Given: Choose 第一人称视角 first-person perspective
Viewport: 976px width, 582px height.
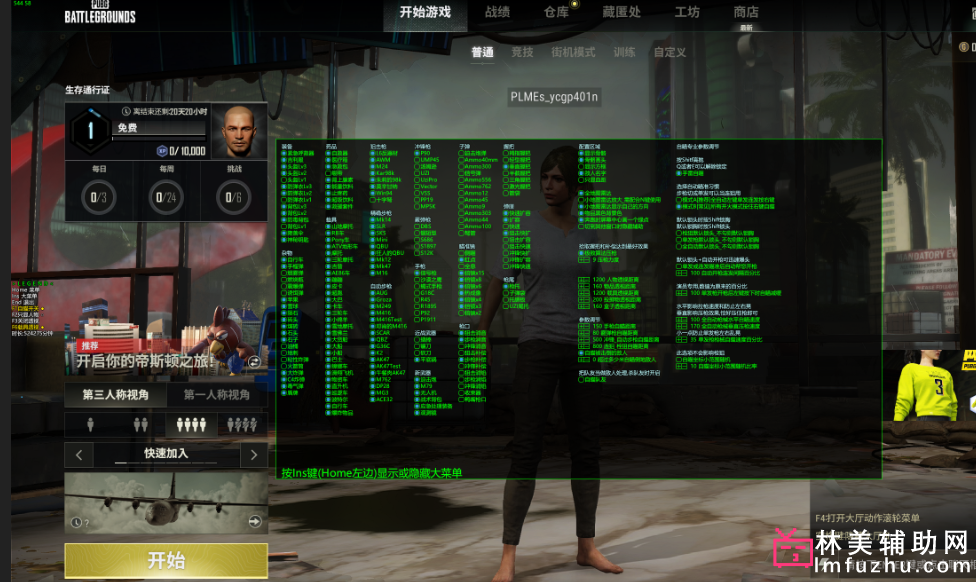Looking at the screenshot, I should (217, 395).
